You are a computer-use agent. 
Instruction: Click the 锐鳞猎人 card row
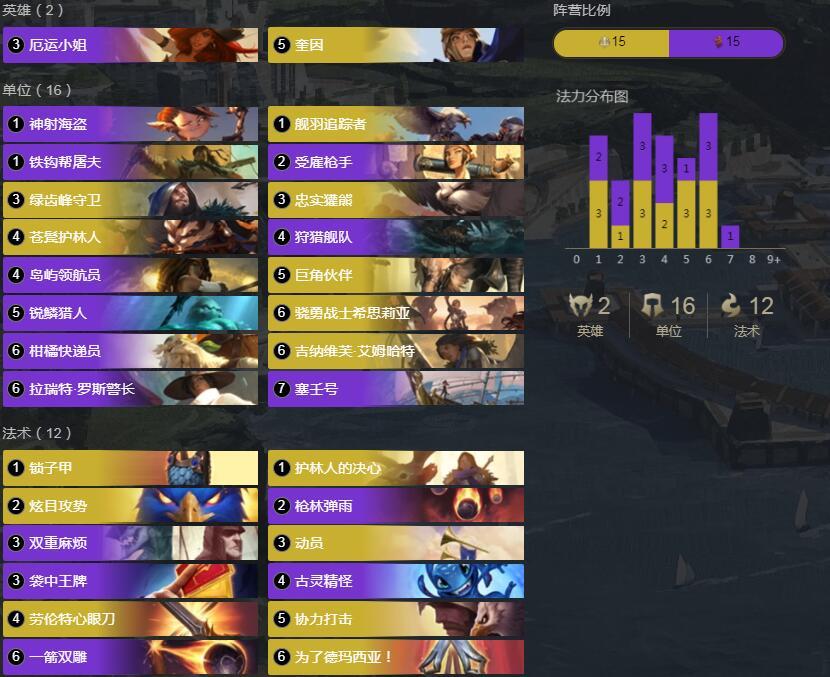pos(130,313)
